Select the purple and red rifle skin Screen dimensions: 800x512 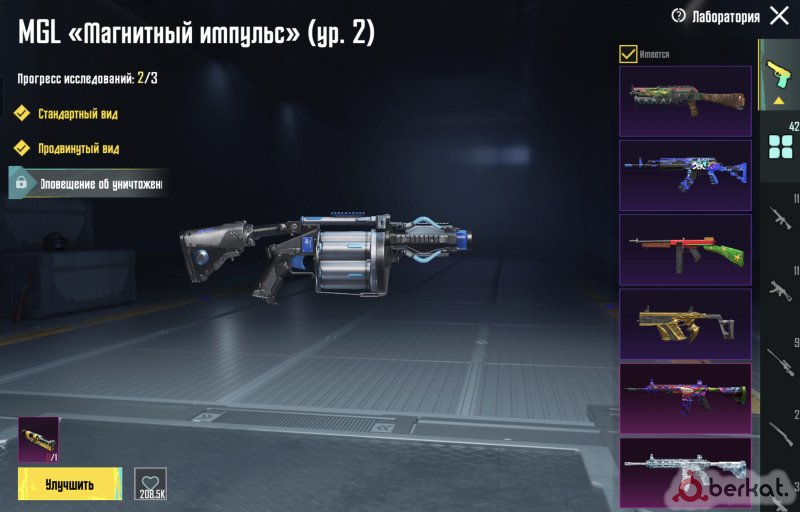(x=685, y=397)
